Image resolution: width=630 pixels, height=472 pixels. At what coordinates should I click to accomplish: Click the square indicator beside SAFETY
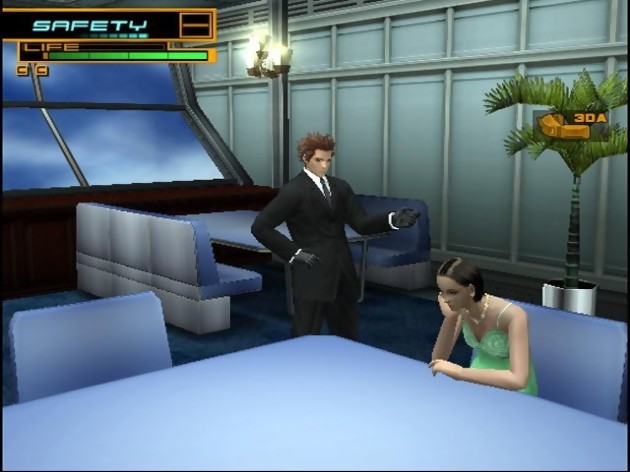click(x=196, y=24)
